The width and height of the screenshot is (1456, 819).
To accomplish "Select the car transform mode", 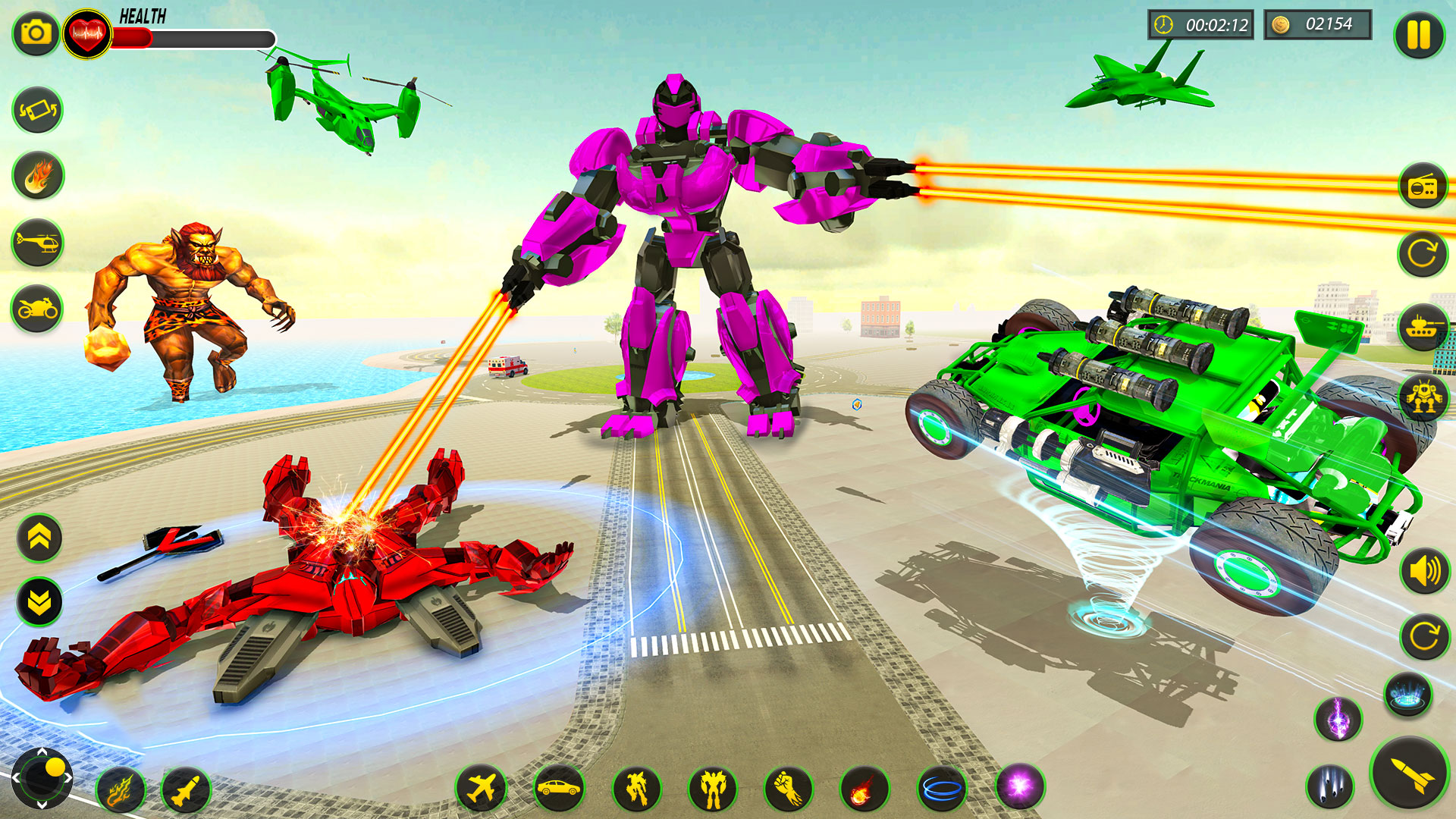I will [559, 786].
